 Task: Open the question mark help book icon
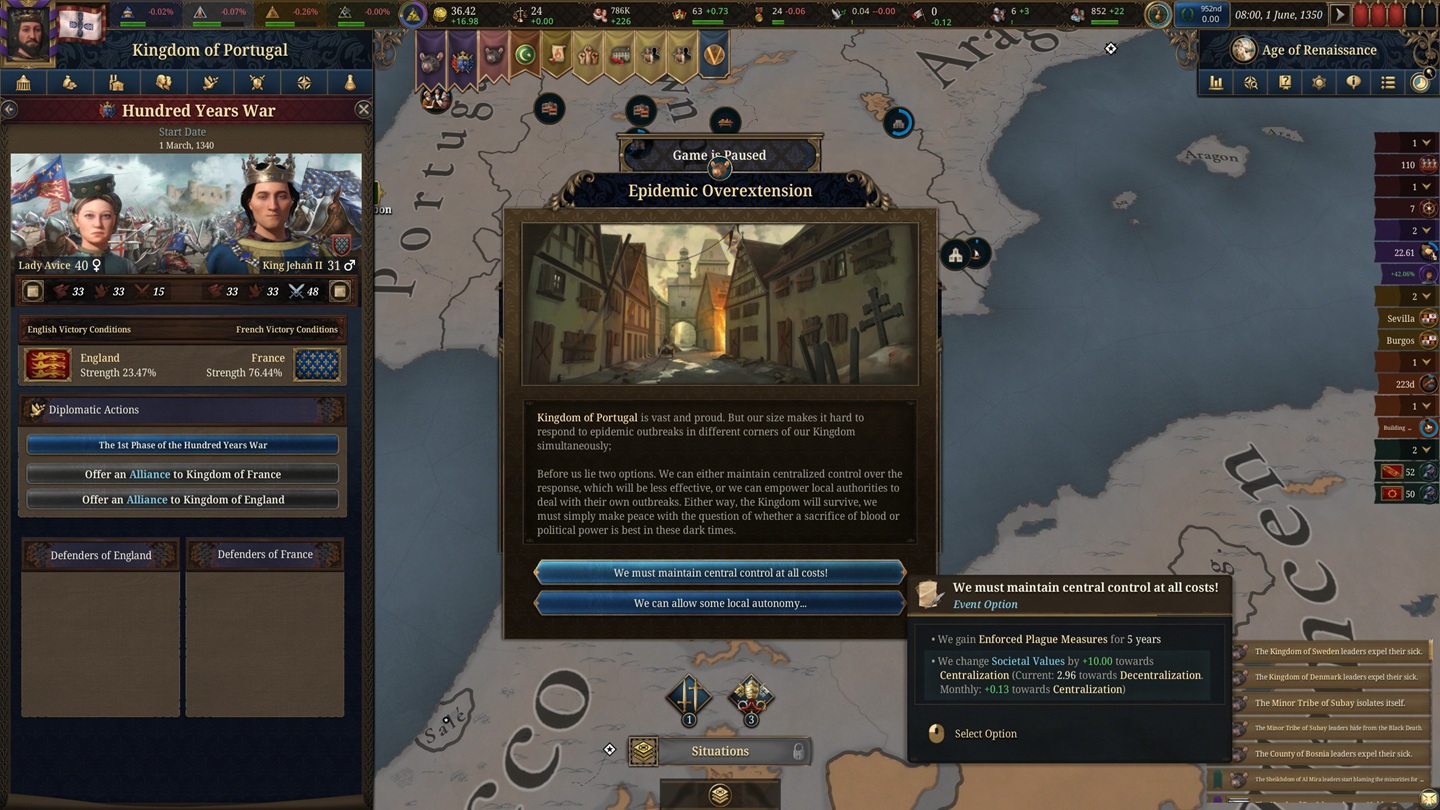click(x=1285, y=83)
